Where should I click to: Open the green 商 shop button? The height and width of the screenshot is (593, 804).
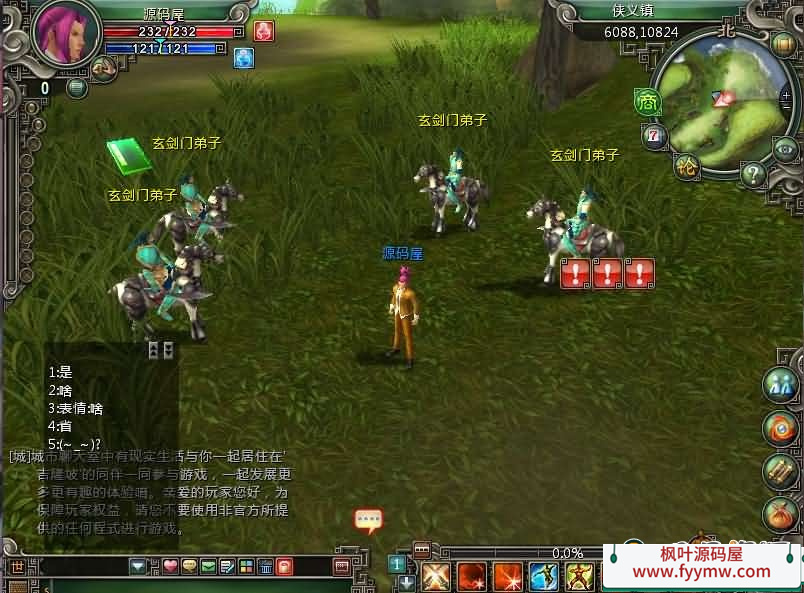click(x=647, y=101)
